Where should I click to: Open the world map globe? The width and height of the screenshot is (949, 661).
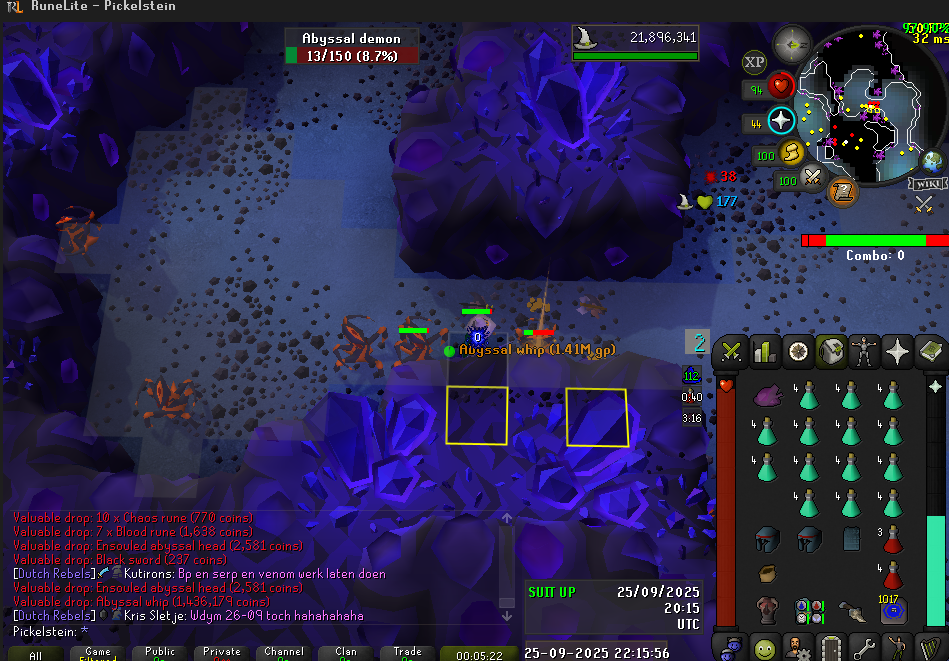(x=931, y=160)
